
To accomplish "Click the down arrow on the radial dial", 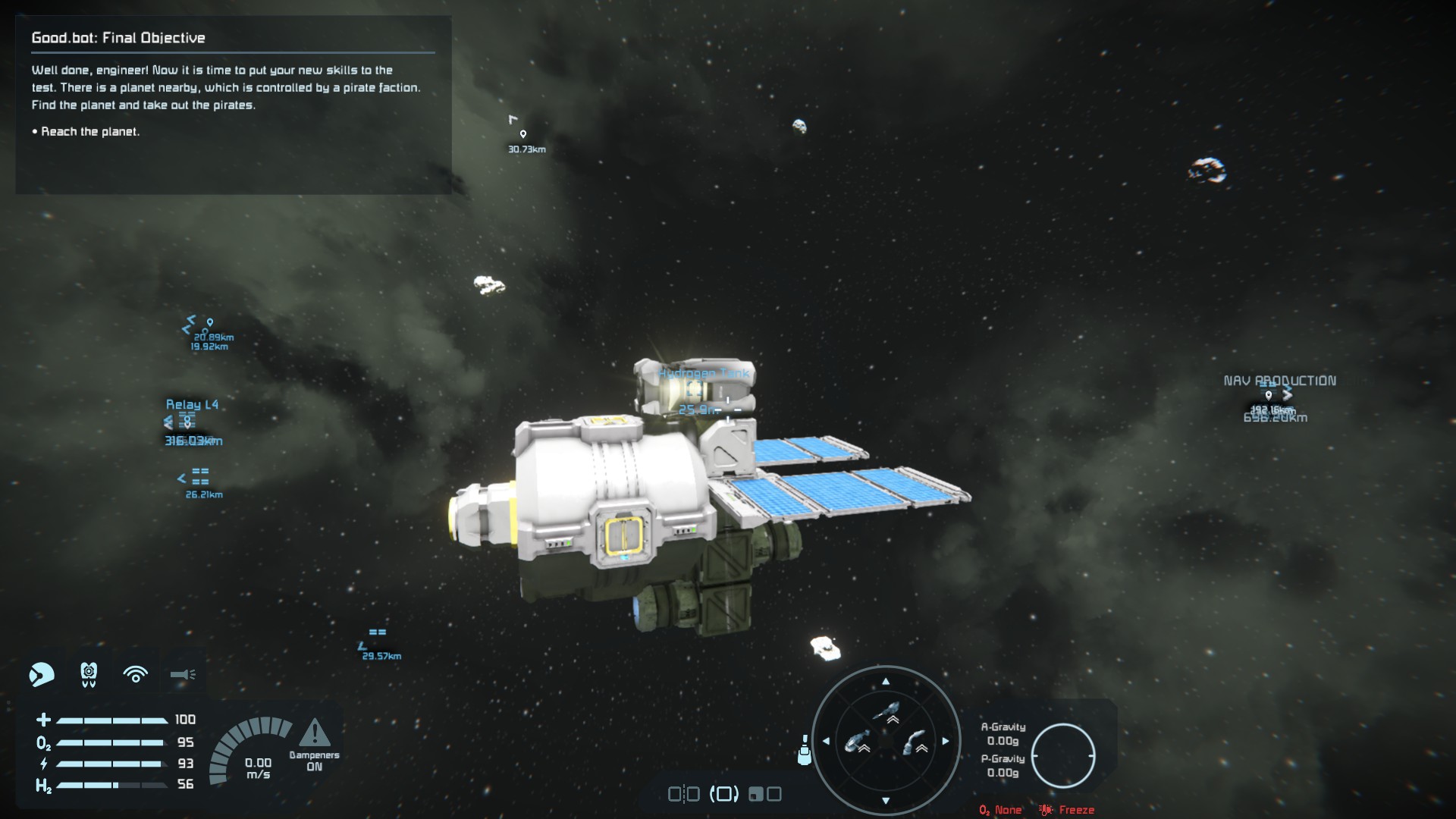I will 885,800.
